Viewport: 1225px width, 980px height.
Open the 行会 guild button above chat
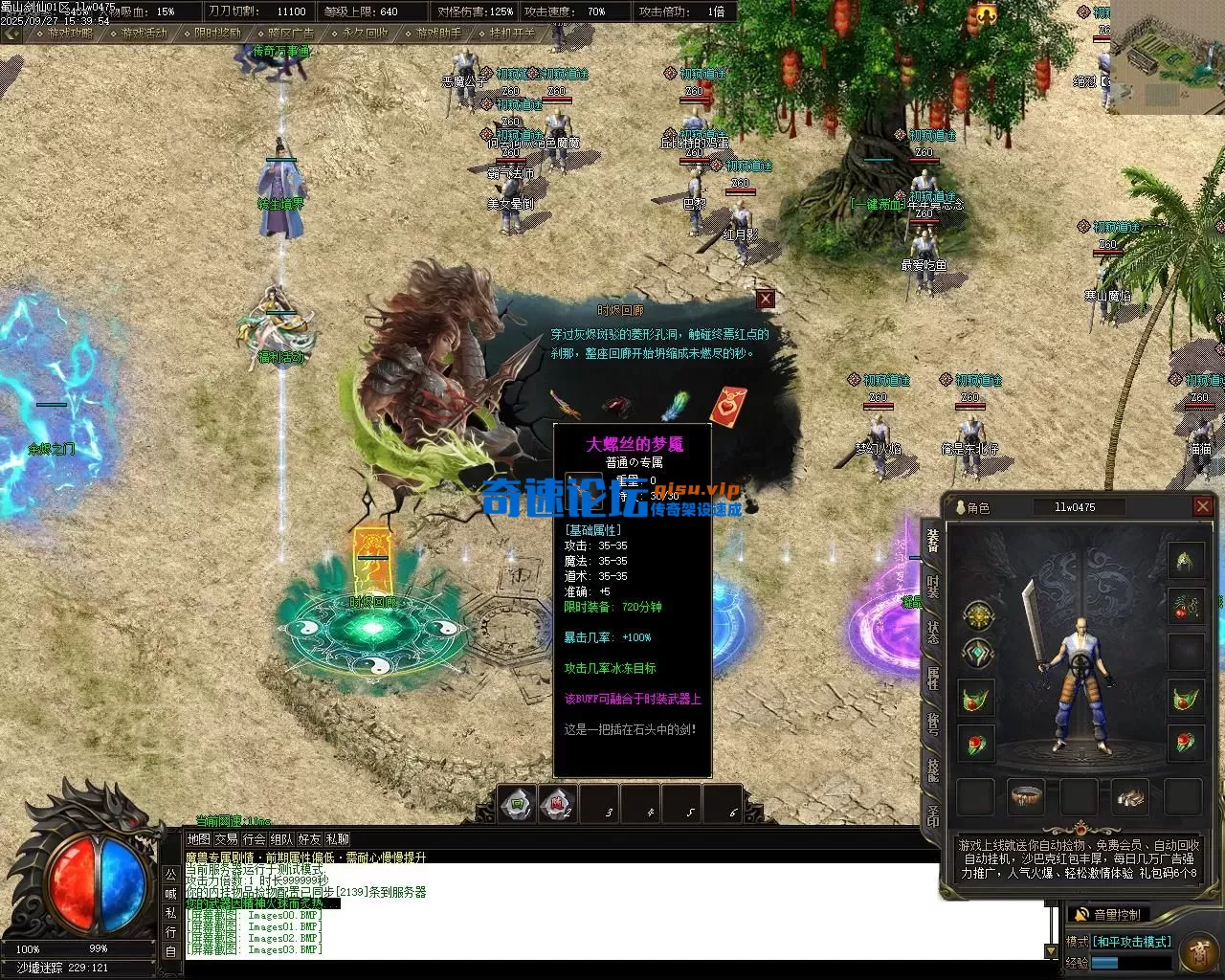[x=254, y=839]
